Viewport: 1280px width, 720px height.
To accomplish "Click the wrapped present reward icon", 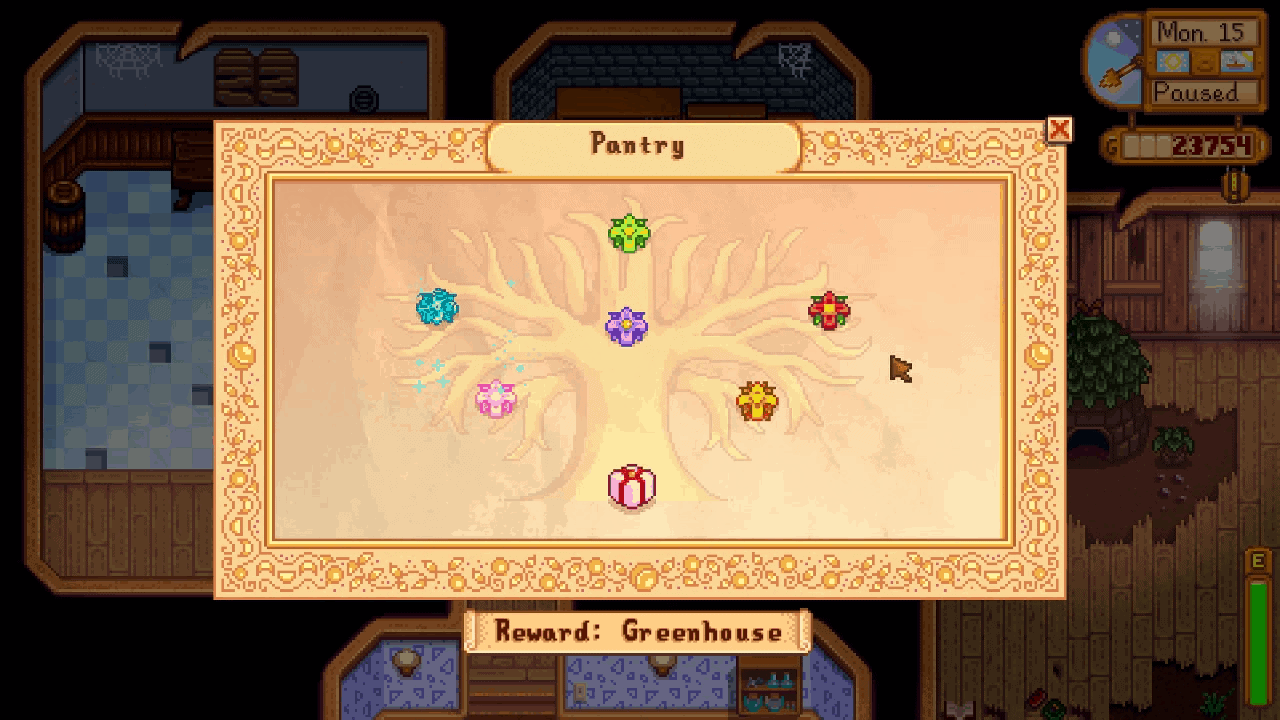I will (632, 485).
